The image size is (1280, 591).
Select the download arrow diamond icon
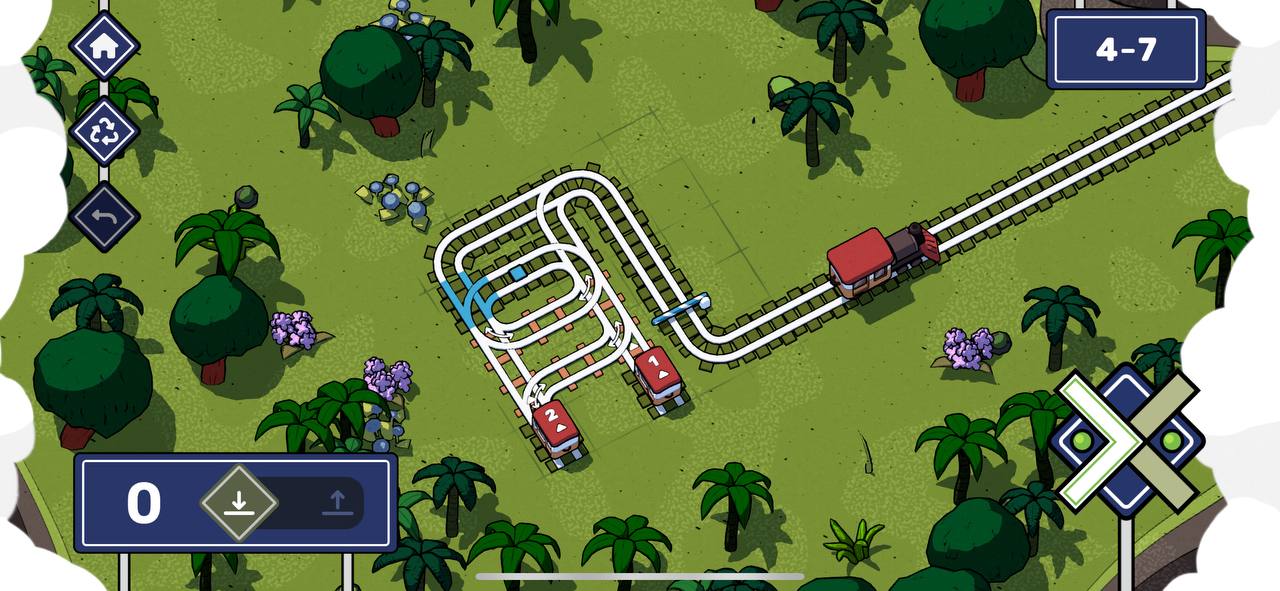(x=238, y=502)
